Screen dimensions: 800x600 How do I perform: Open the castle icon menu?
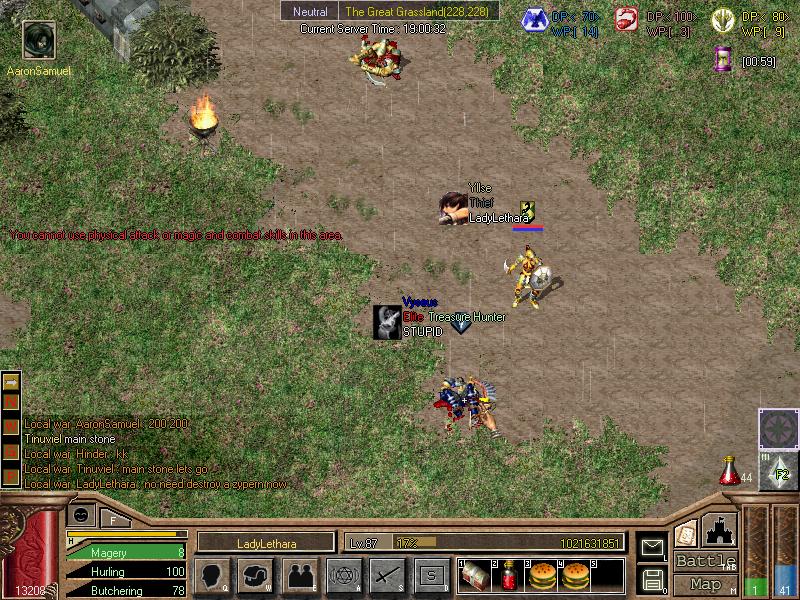721,529
